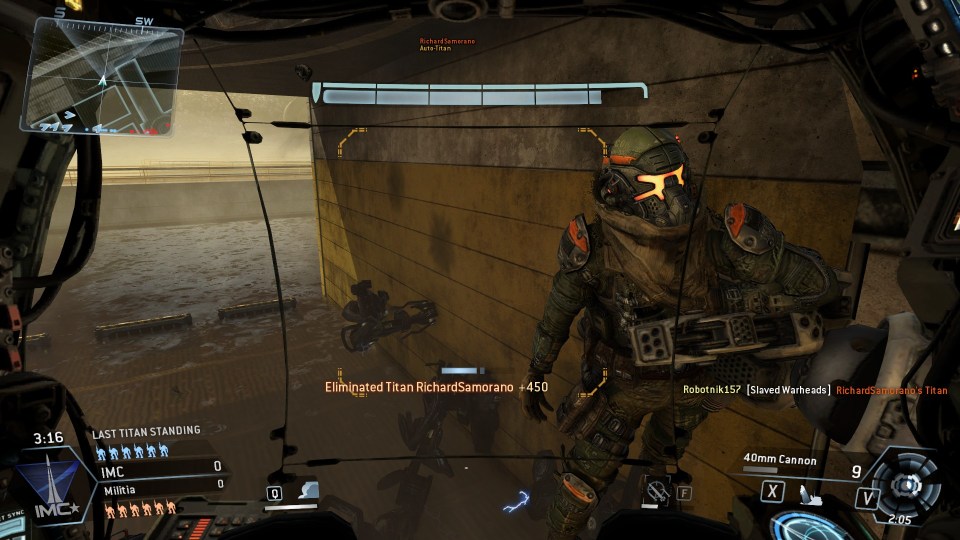Click the circular titan core dial
960x540 pixels.
pos(907,483)
